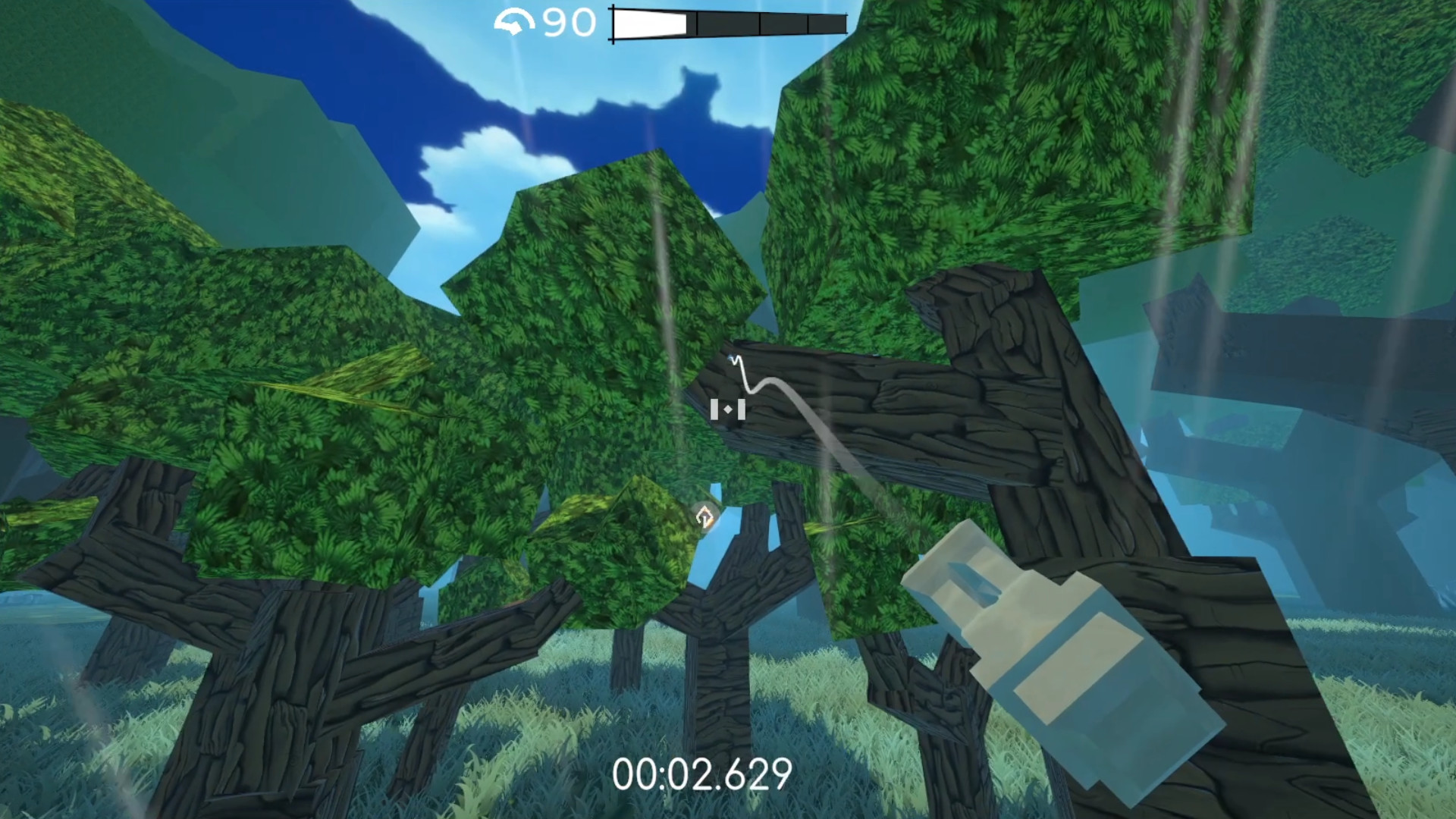Click the diamond between the reticle brackets
Screen dimensions: 1456x819
728,409
